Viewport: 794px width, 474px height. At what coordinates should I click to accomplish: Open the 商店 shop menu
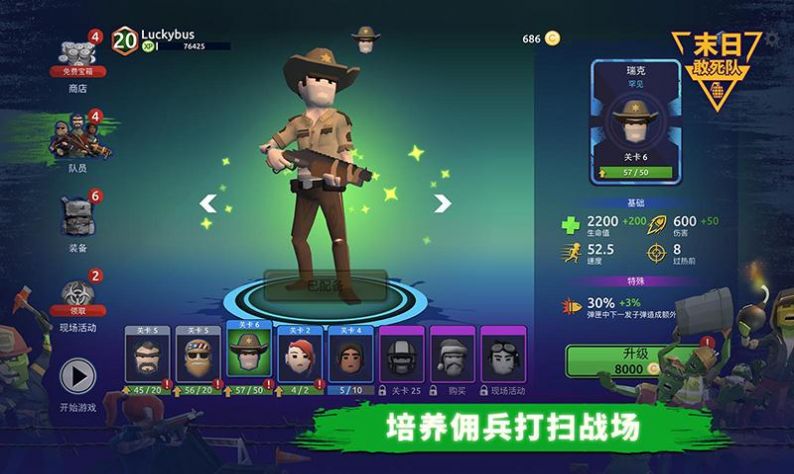pyautogui.click(x=77, y=58)
